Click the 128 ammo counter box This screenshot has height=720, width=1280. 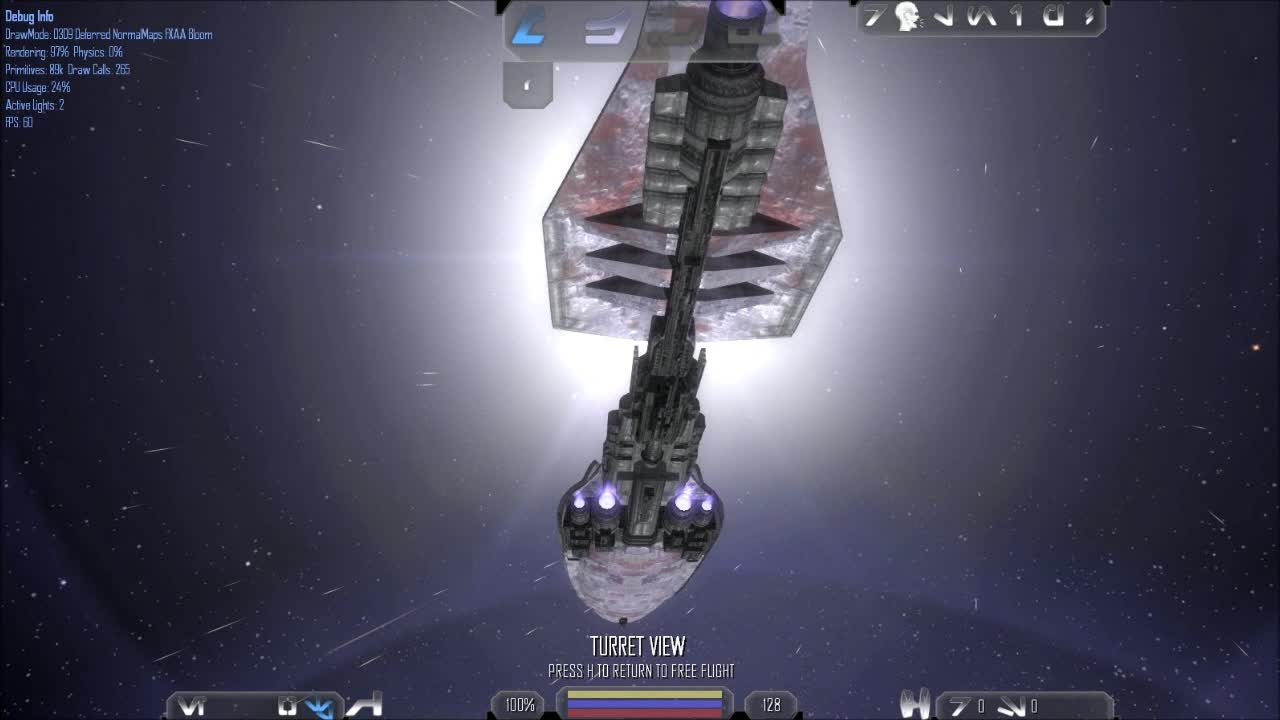[770, 705]
